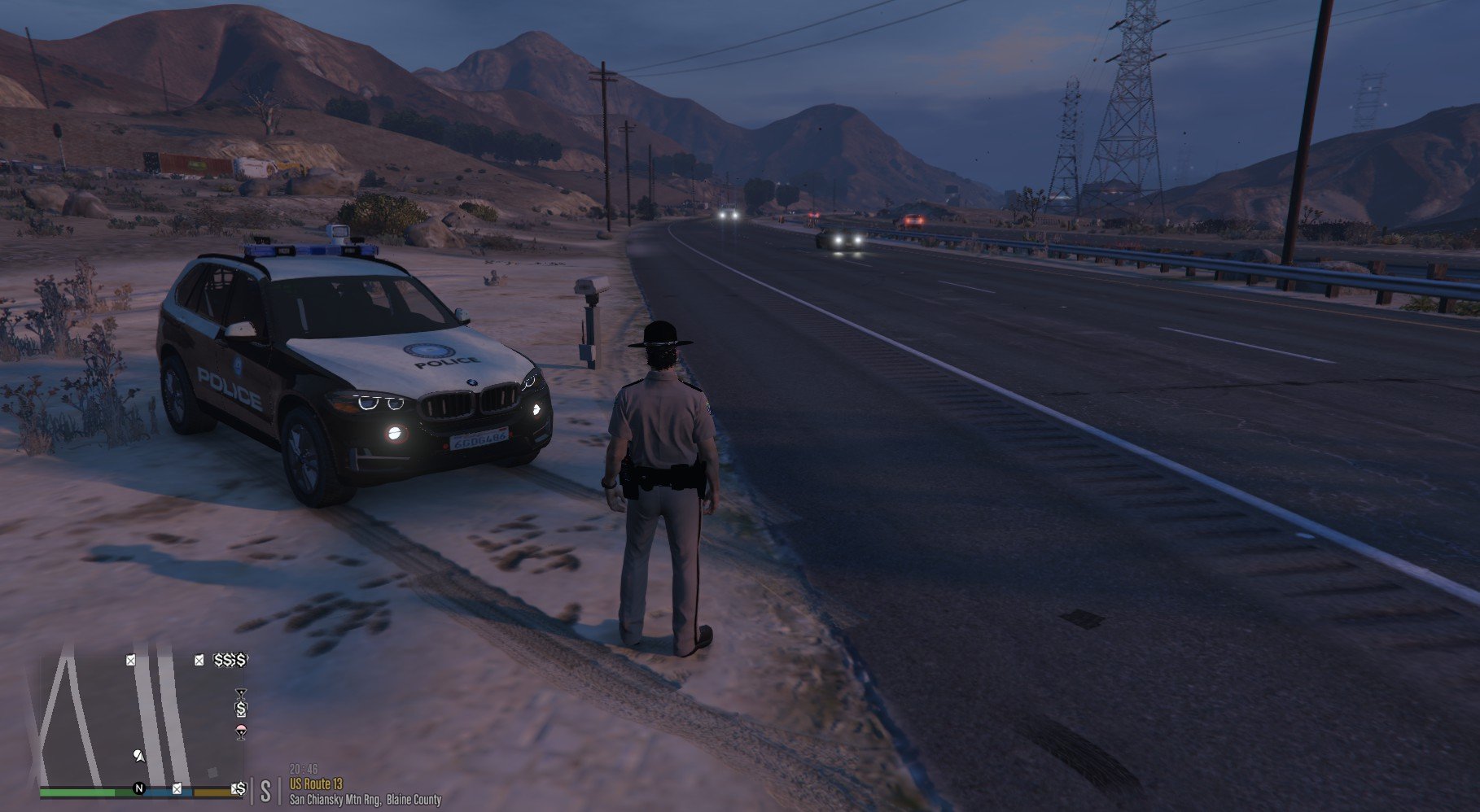This screenshot has height=812, width=1480.
Task: Click the player arrow on the minimap
Action: (139, 757)
